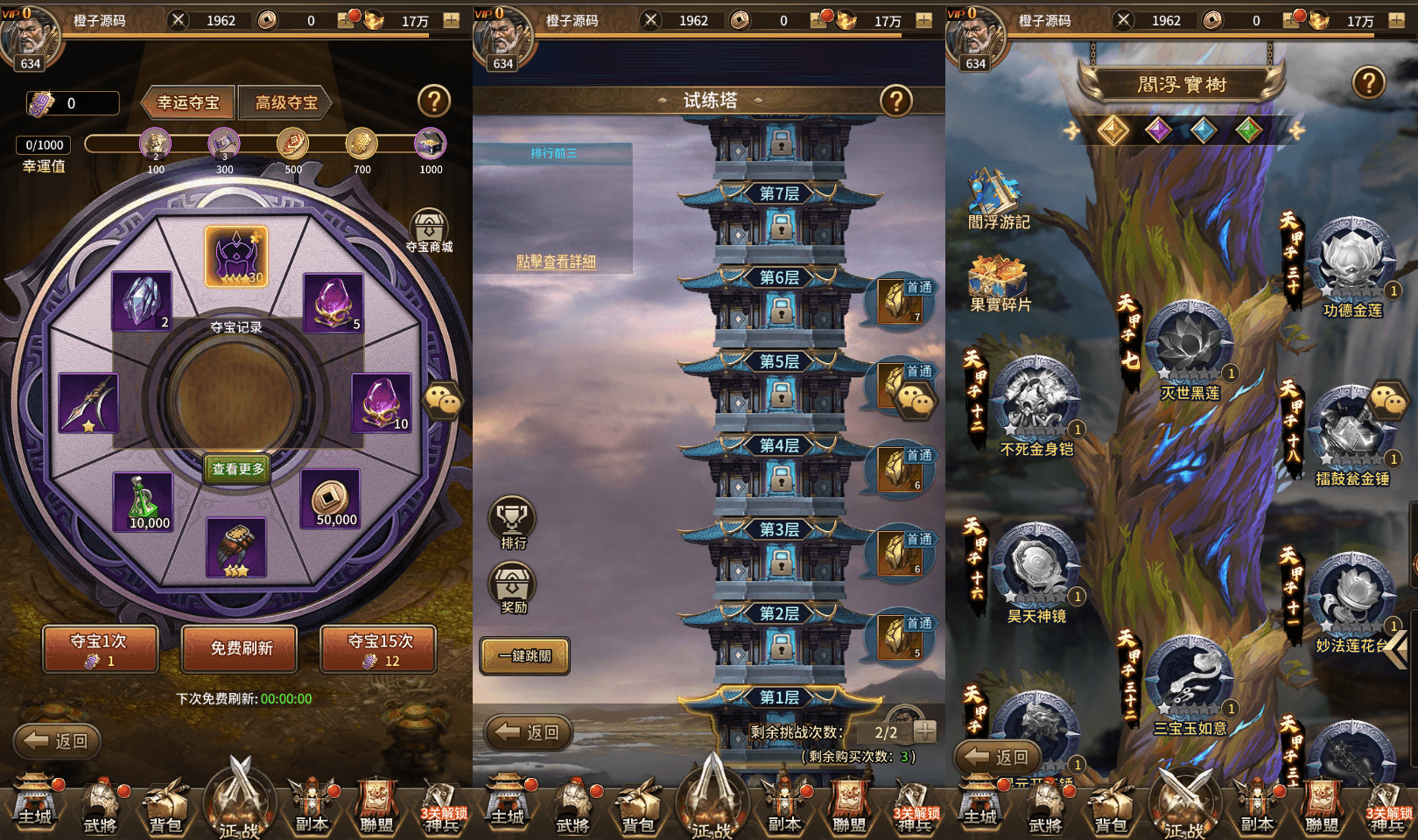This screenshot has width=1418, height=840.
Task: Expand the 查看更多 draw records list
Action: pos(236,468)
